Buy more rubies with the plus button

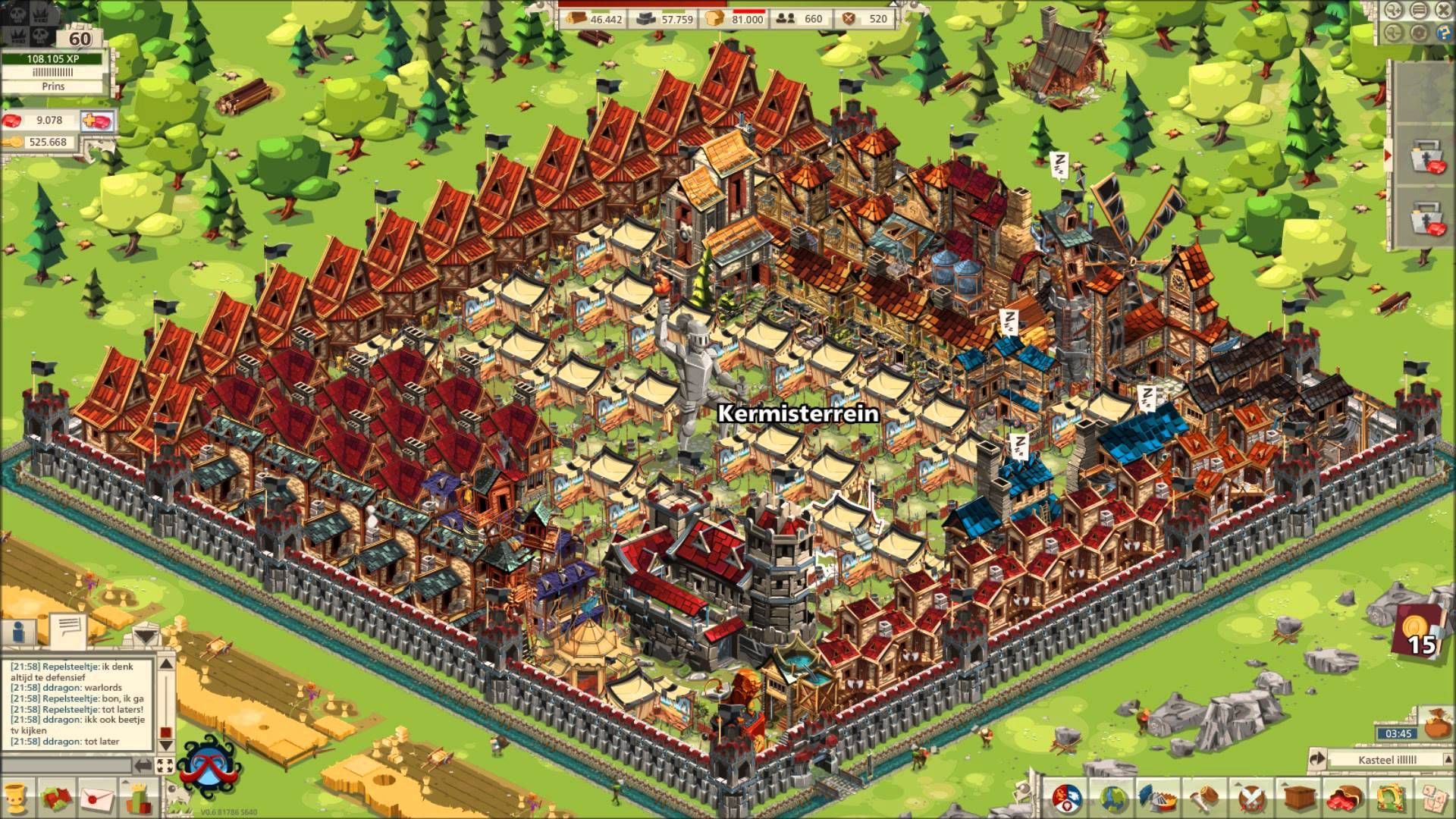pos(97,121)
